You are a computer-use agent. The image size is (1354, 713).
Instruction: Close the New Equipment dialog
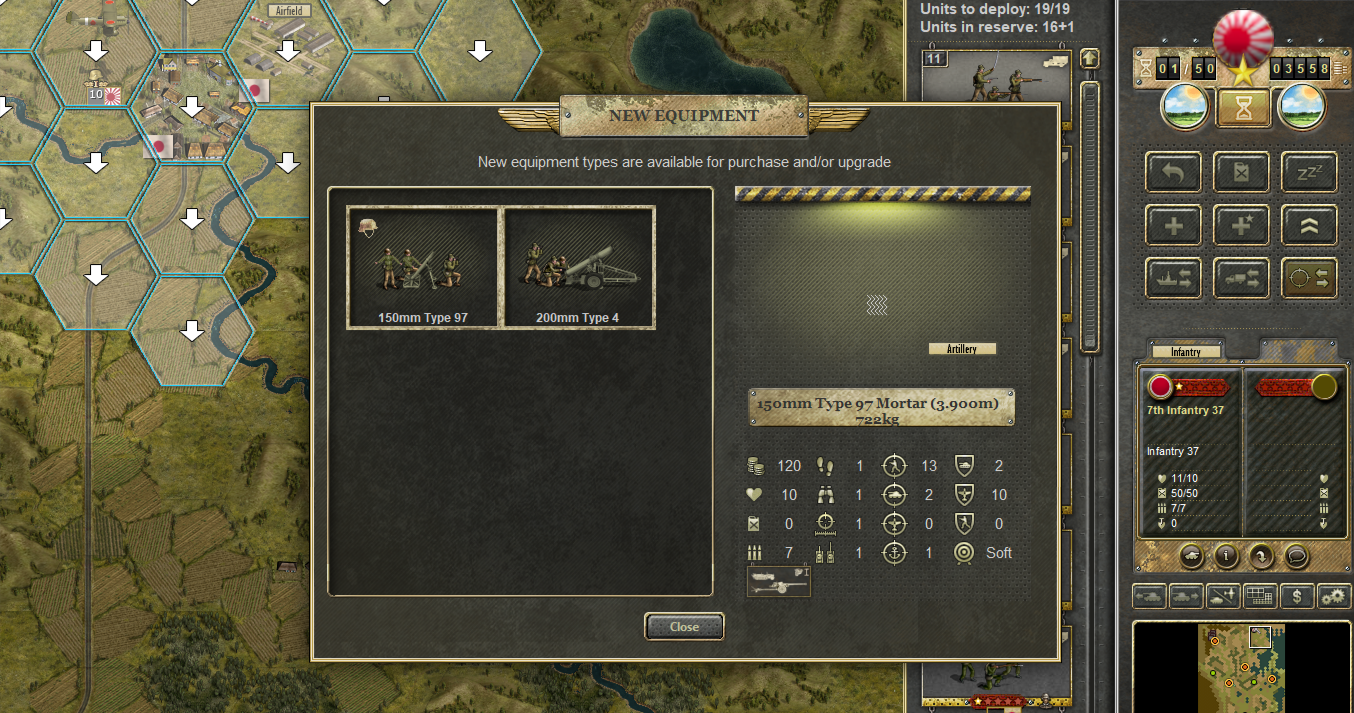(684, 627)
